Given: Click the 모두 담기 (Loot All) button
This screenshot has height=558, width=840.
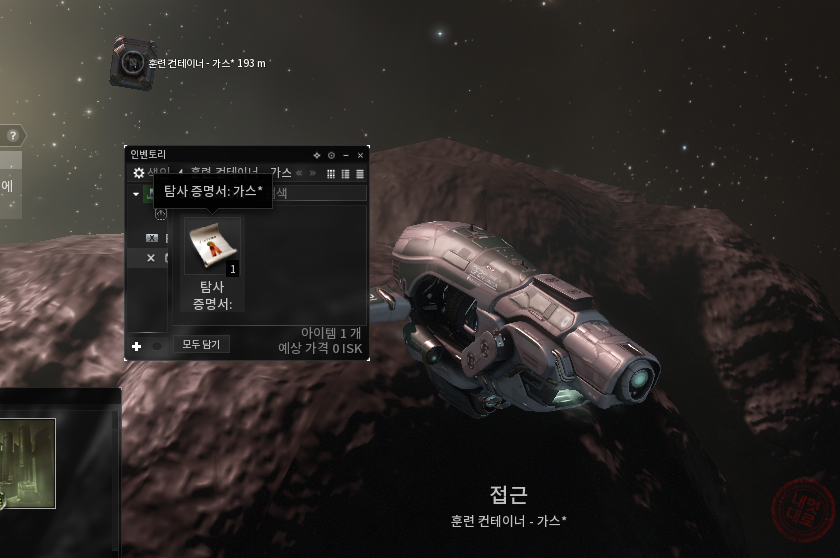Looking at the screenshot, I should [x=202, y=344].
